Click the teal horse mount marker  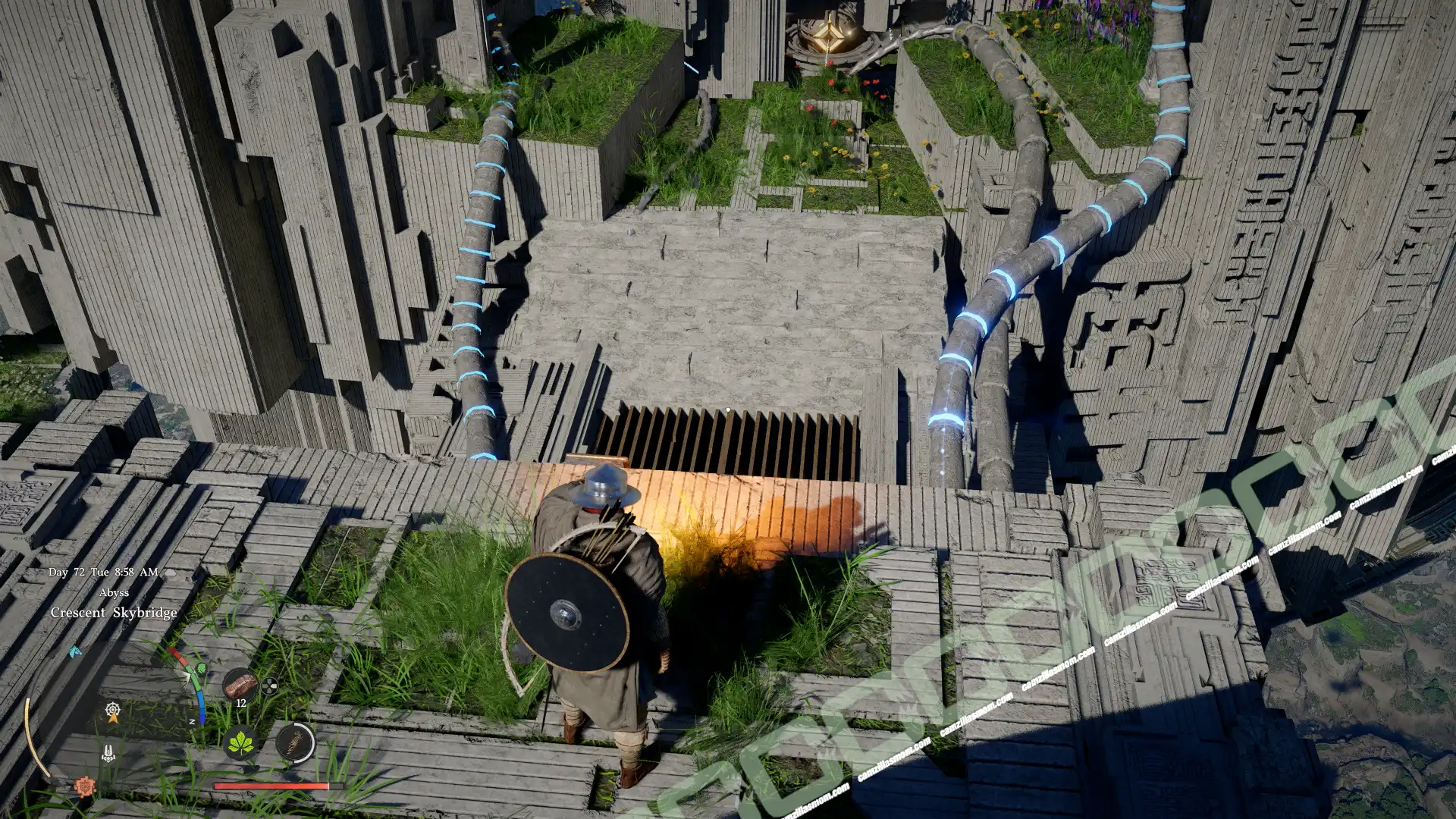pos(74,651)
